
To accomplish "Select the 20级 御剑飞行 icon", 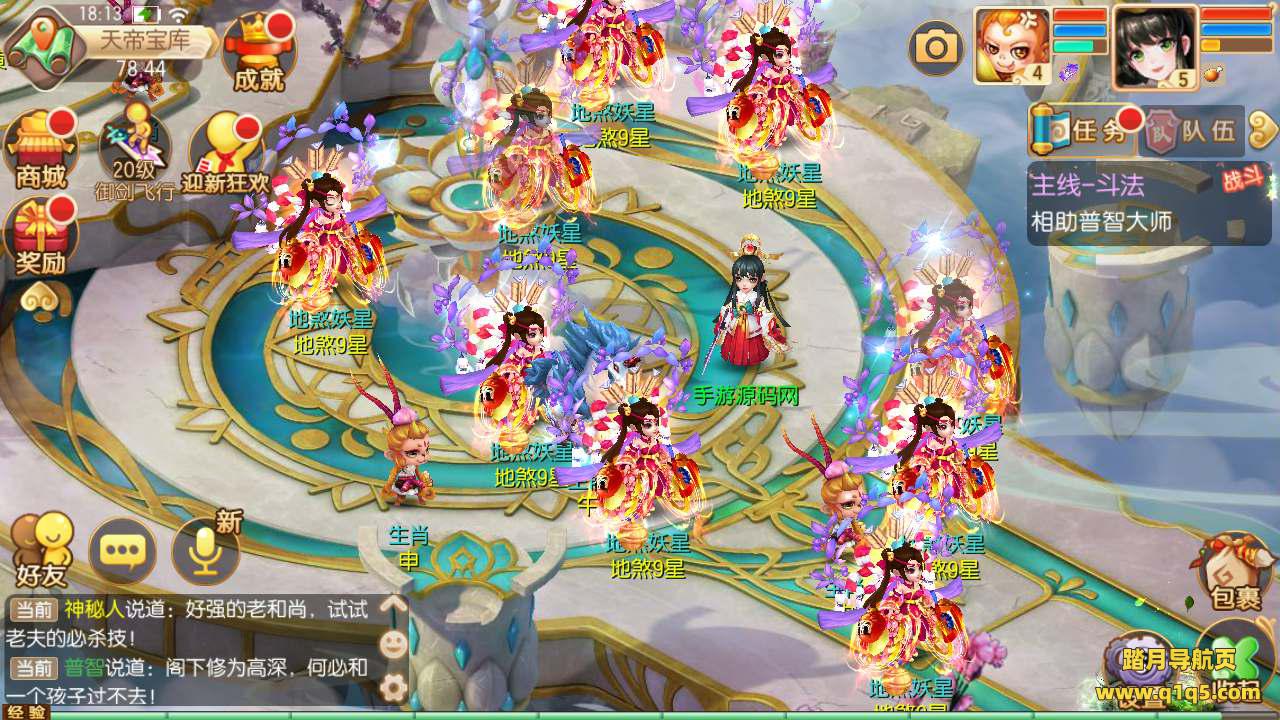I will tap(135, 152).
